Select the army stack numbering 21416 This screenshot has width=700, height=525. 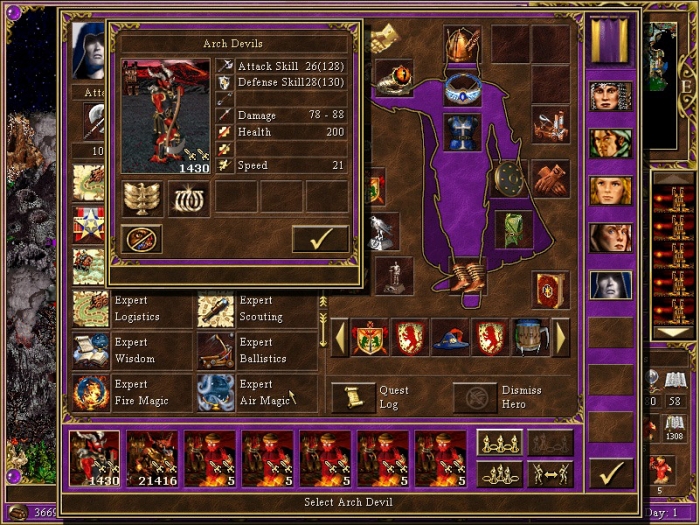point(152,459)
